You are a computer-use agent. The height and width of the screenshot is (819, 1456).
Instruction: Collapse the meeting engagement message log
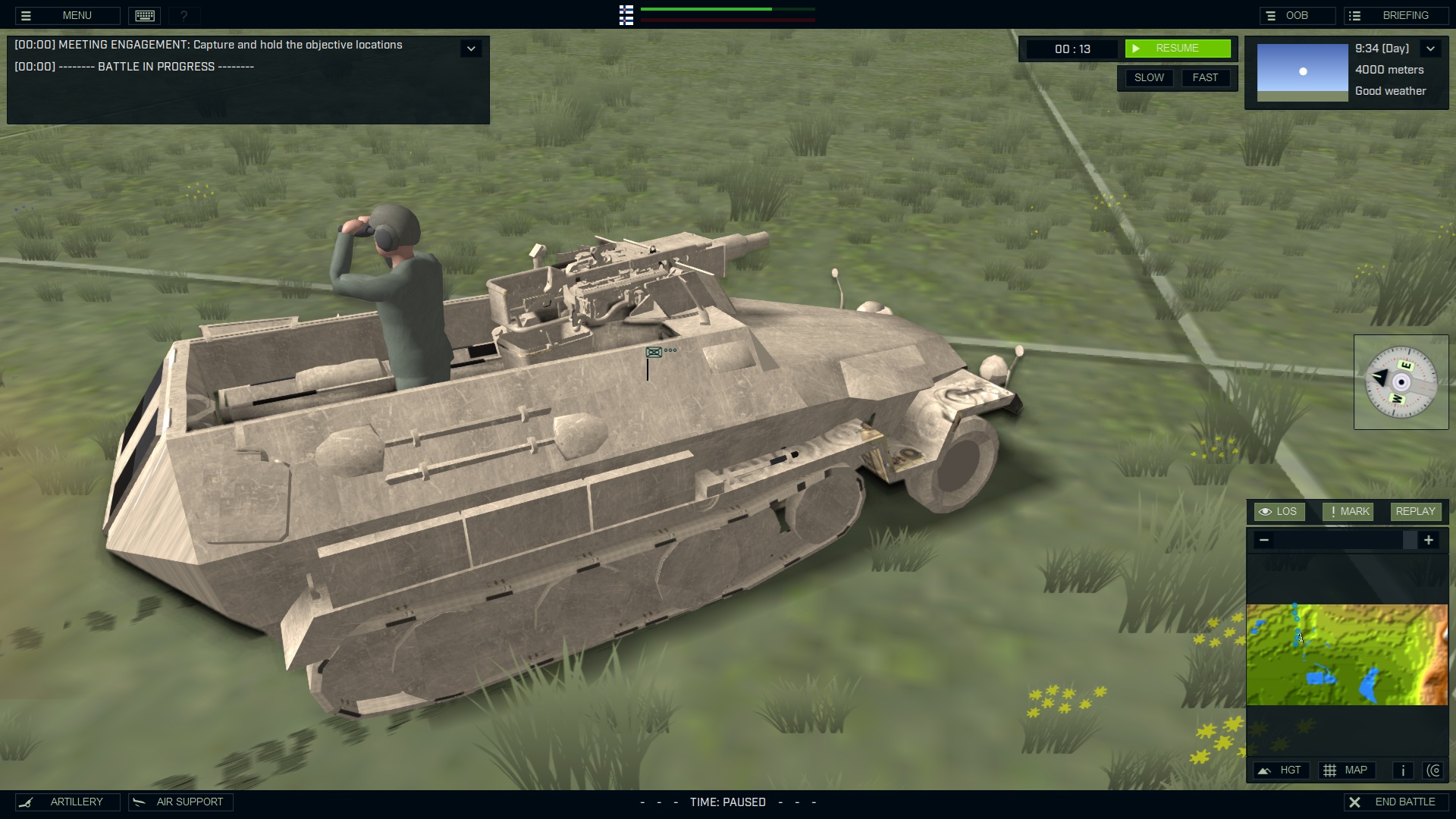click(472, 48)
